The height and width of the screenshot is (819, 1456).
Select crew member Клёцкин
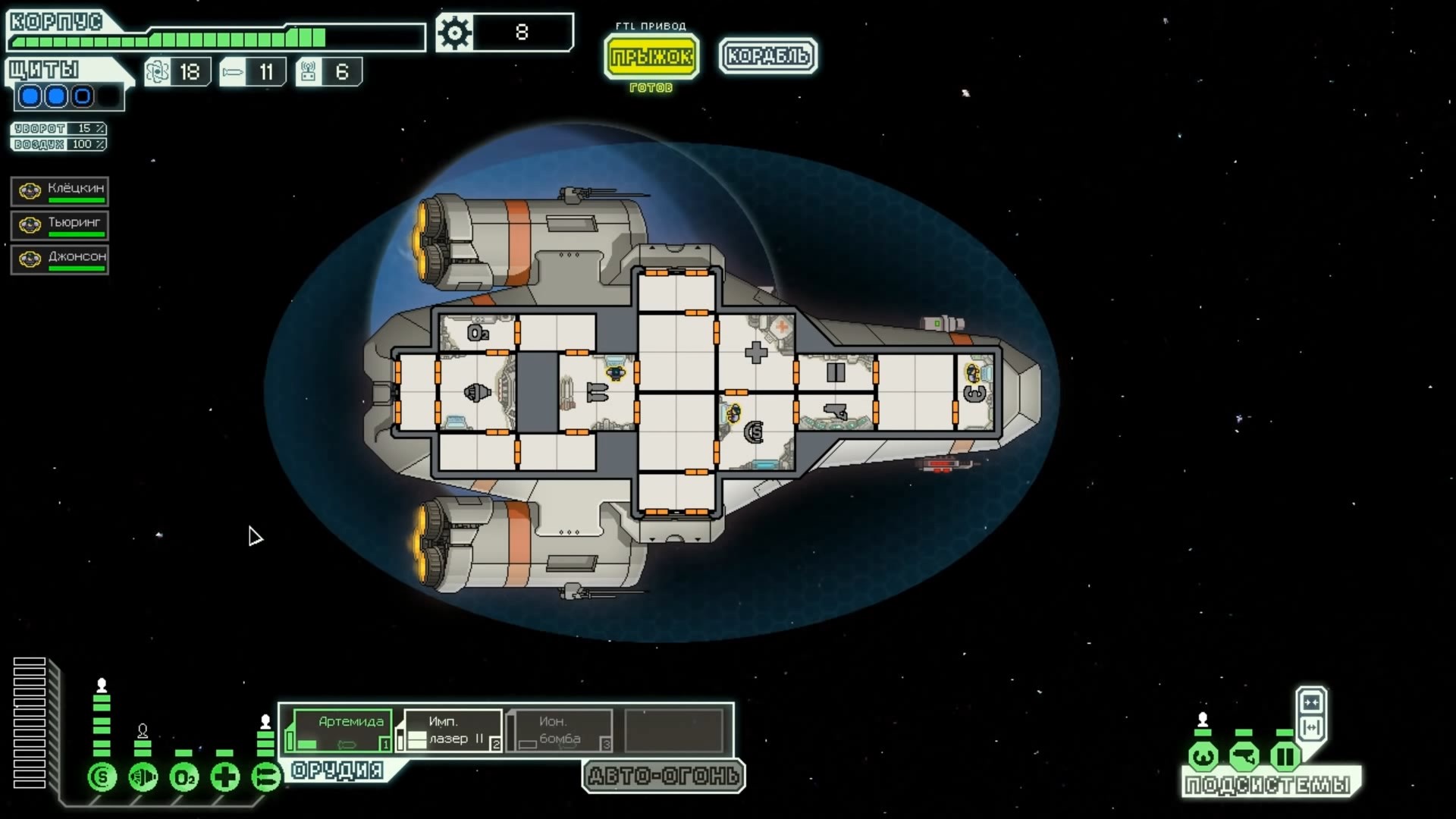60,191
